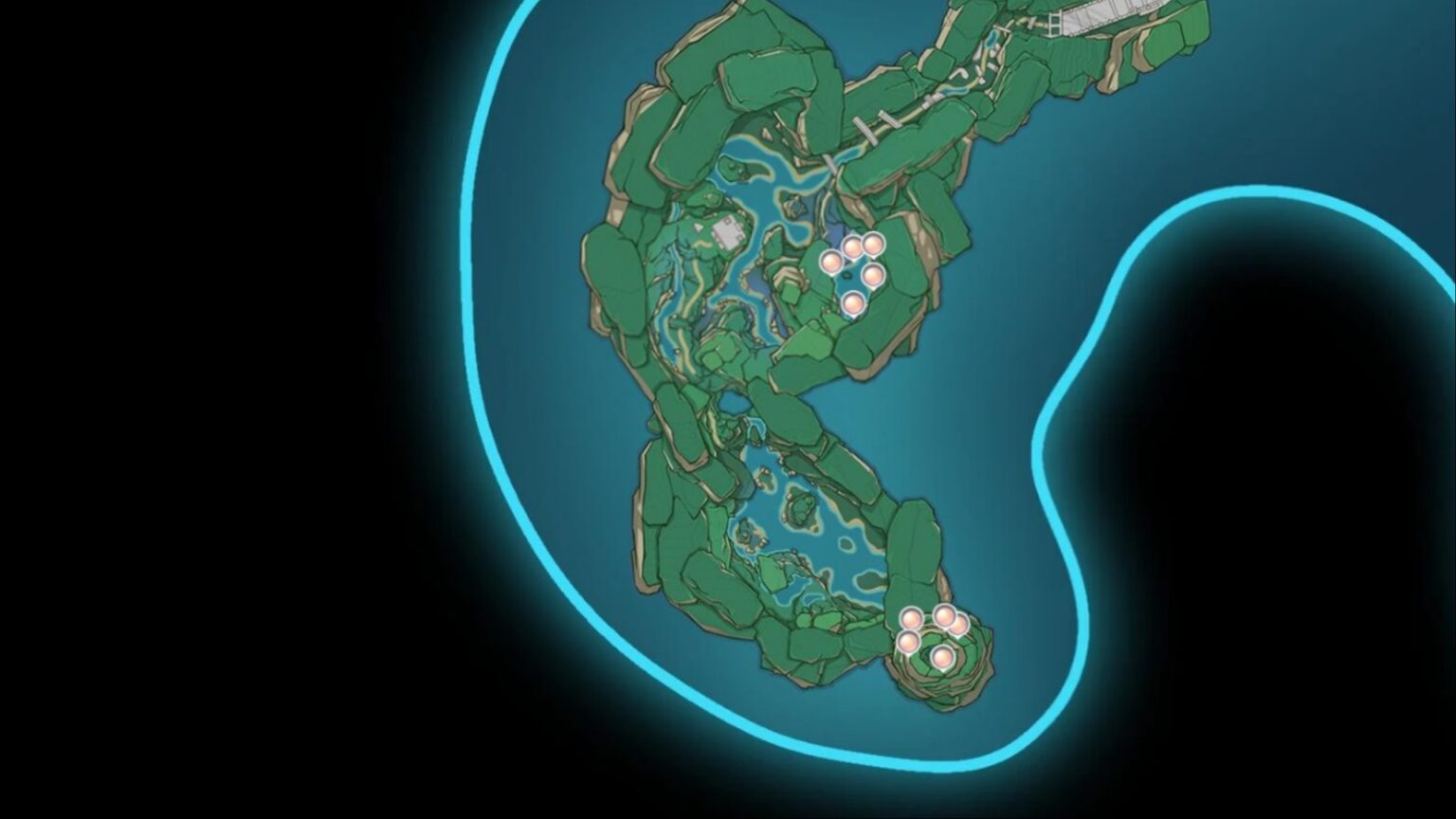The height and width of the screenshot is (819, 1456).
Task: Toggle the pin pair touching the spiral rim
Action: click(951, 622)
